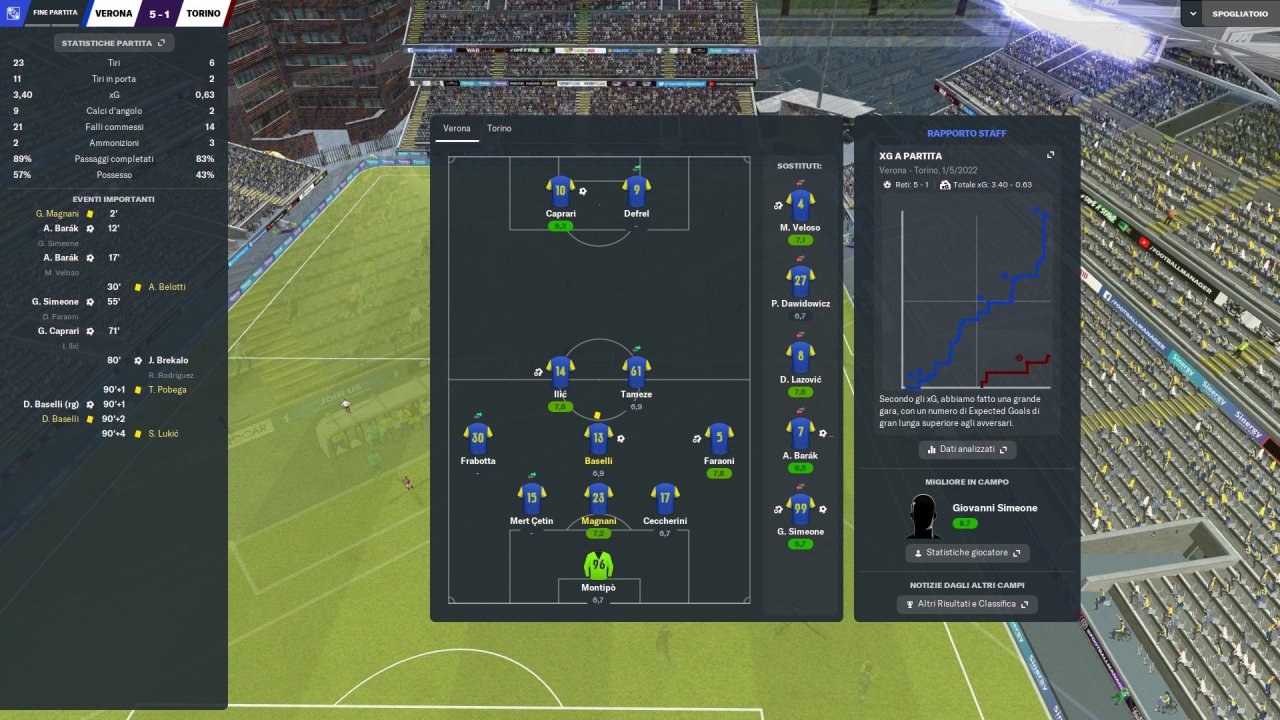Click Faraoni's player icon
This screenshot has width=1280, height=720.
click(719, 438)
